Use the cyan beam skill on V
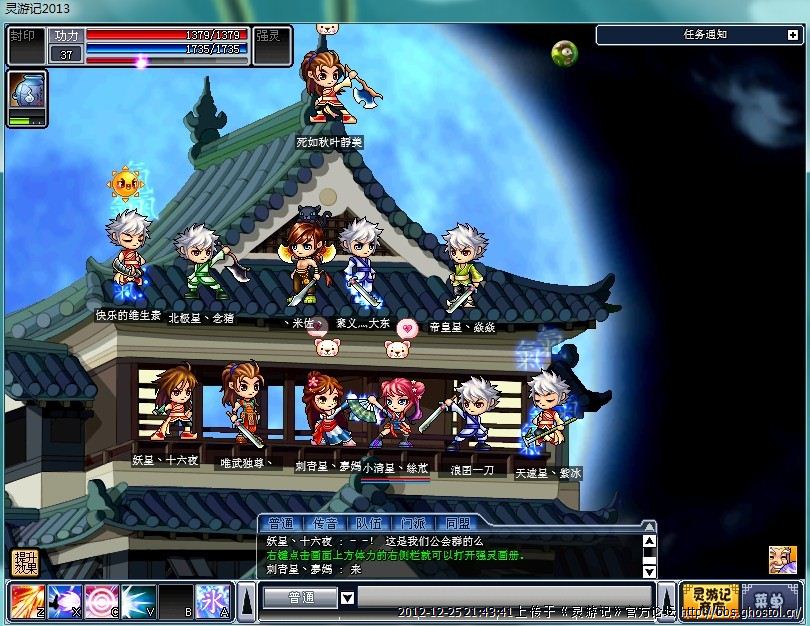 tap(138, 600)
